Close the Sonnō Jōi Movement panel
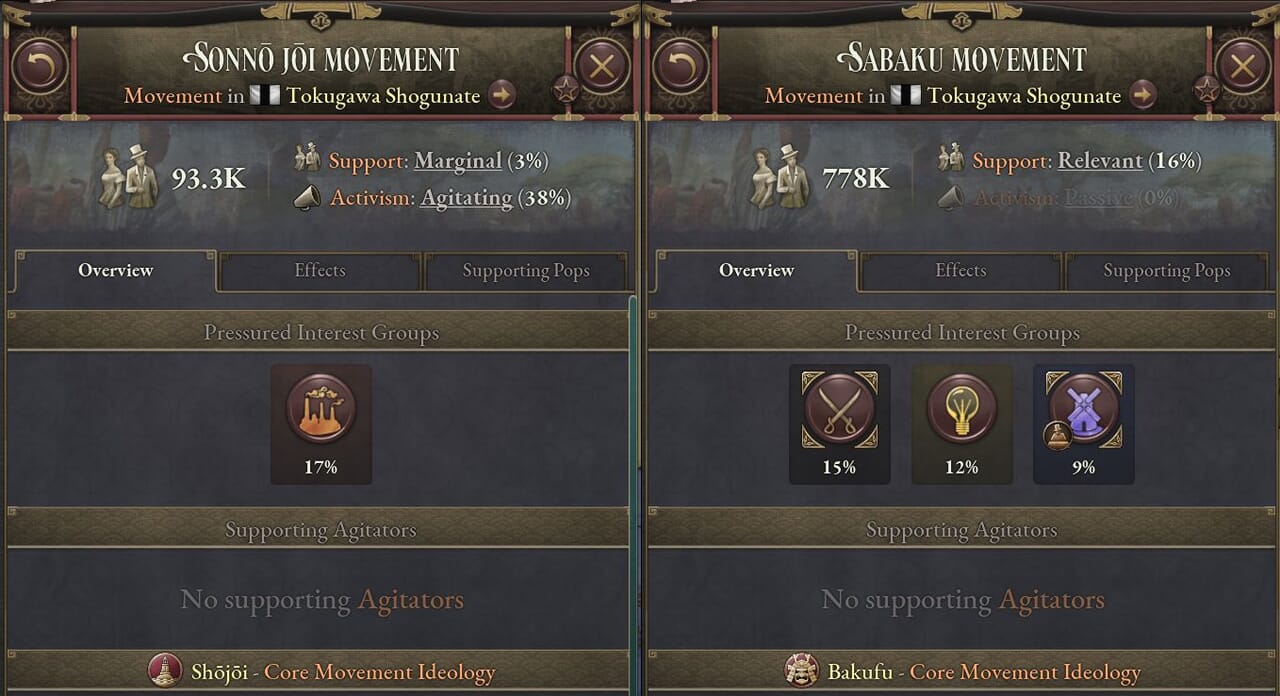Screen dimensions: 1280x696 click(602, 67)
